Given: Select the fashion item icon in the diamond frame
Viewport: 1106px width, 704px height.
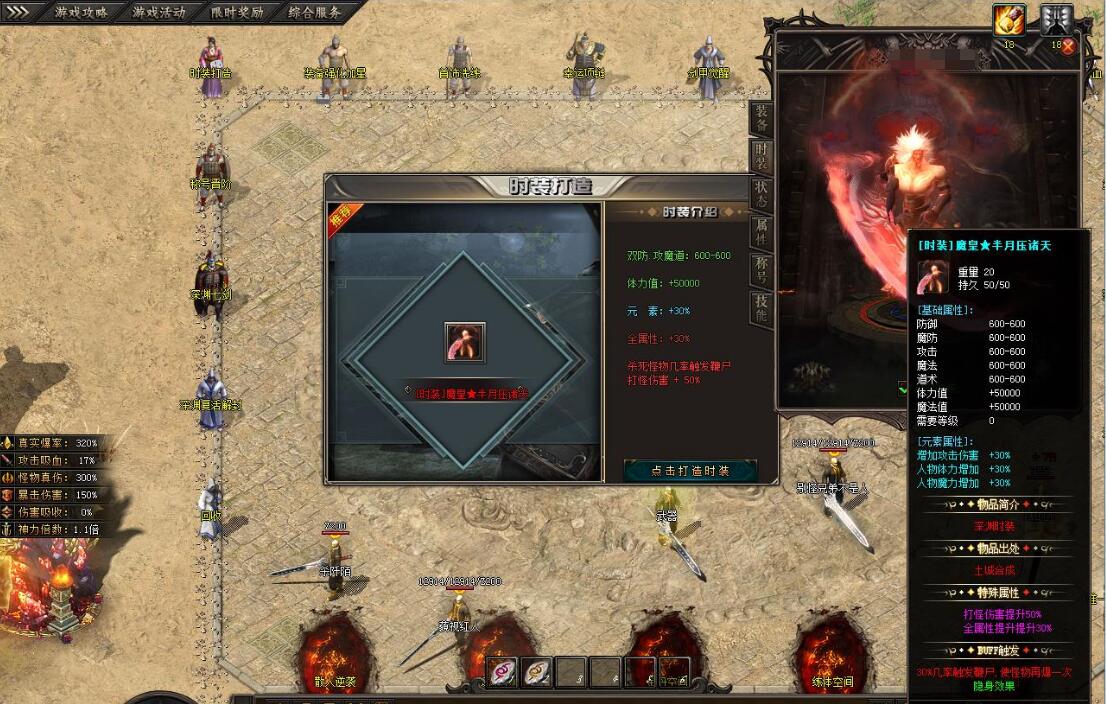Looking at the screenshot, I should (465, 343).
